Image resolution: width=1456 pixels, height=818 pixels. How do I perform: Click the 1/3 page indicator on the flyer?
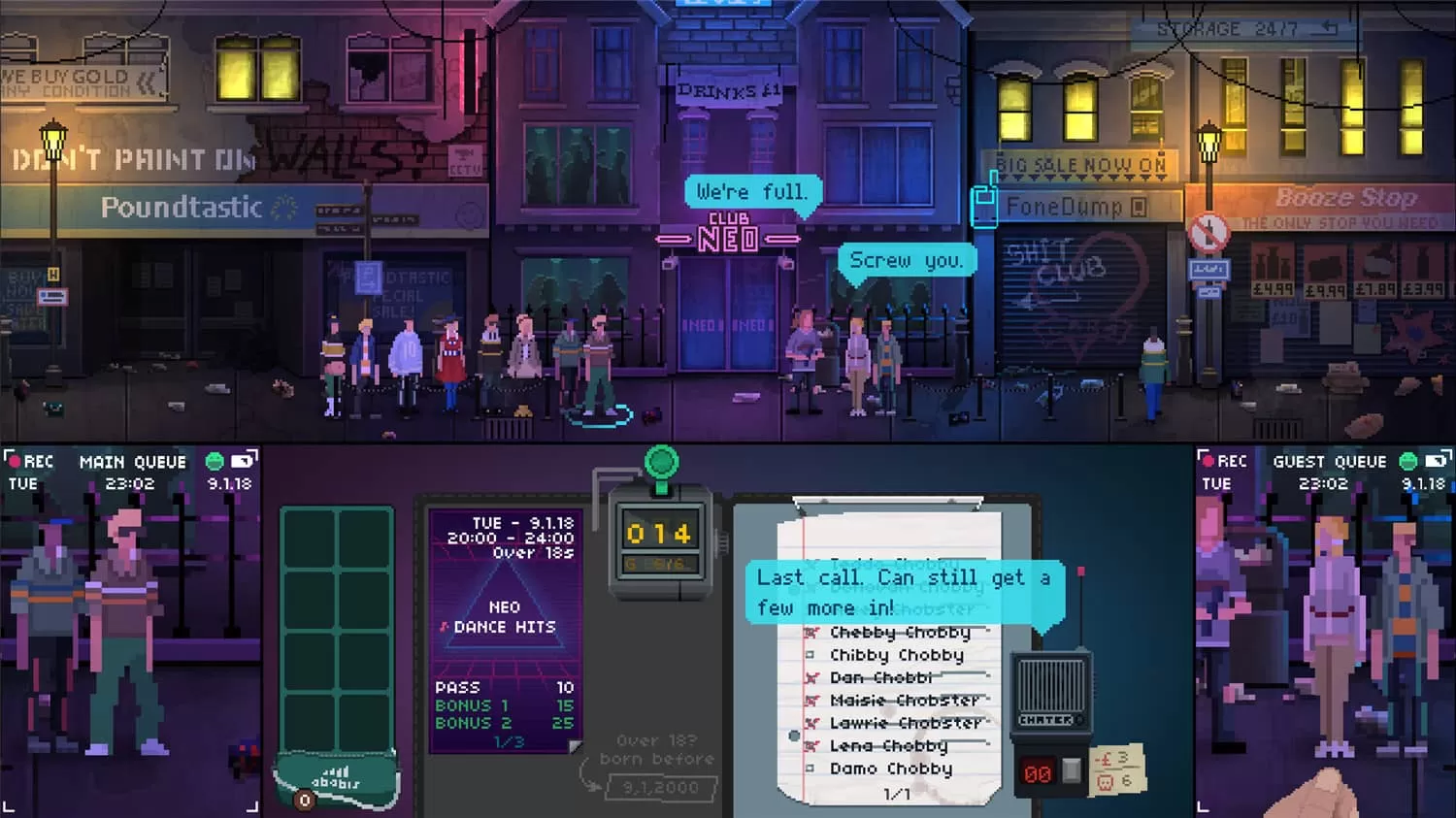click(x=511, y=739)
